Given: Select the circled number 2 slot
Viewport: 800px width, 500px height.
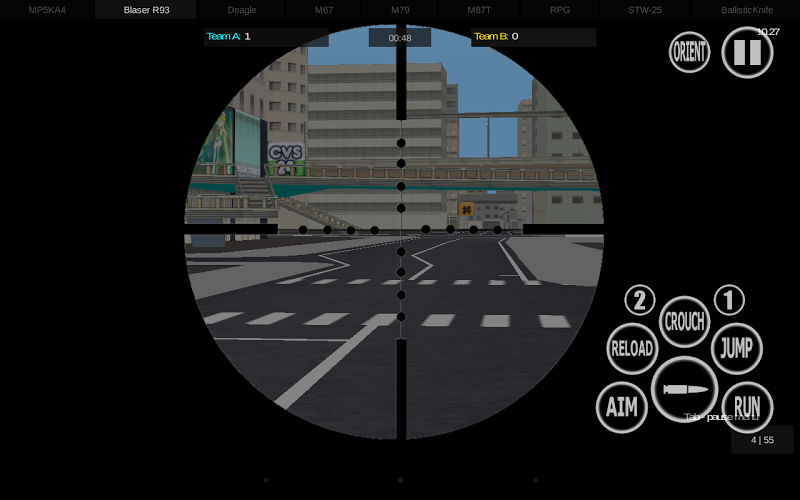Looking at the screenshot, I should [x=640, y=300].
